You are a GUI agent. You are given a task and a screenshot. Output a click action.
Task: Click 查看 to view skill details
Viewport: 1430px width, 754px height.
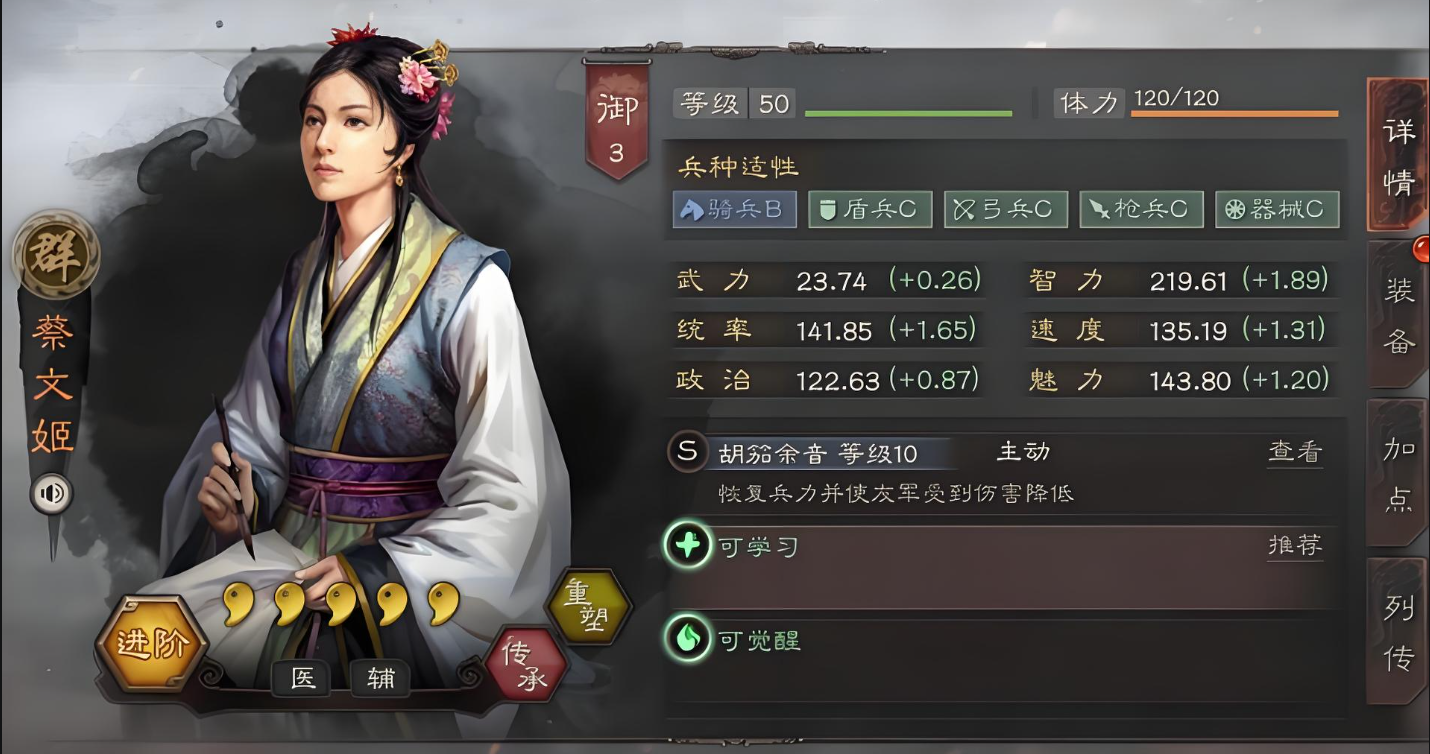(x=1294, y=452)
